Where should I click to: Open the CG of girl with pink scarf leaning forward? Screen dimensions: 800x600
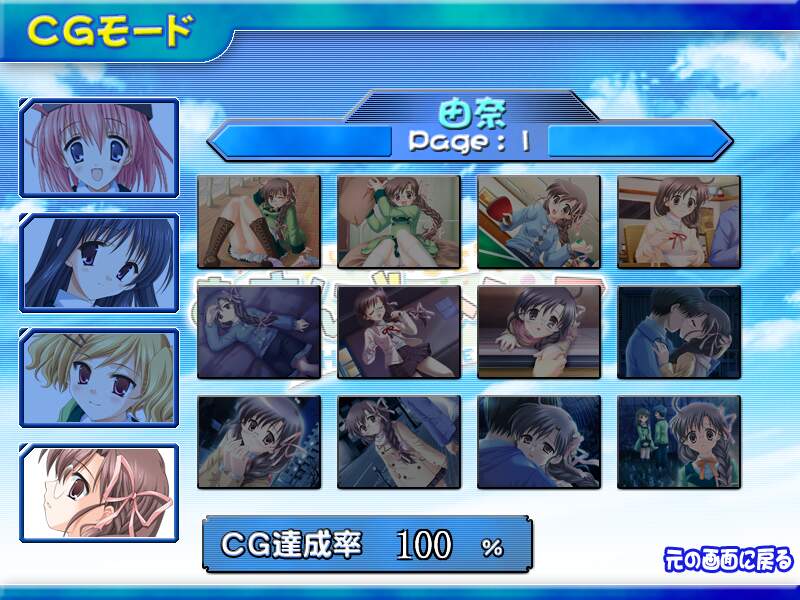pyautogui.click(x=539, y=332)
